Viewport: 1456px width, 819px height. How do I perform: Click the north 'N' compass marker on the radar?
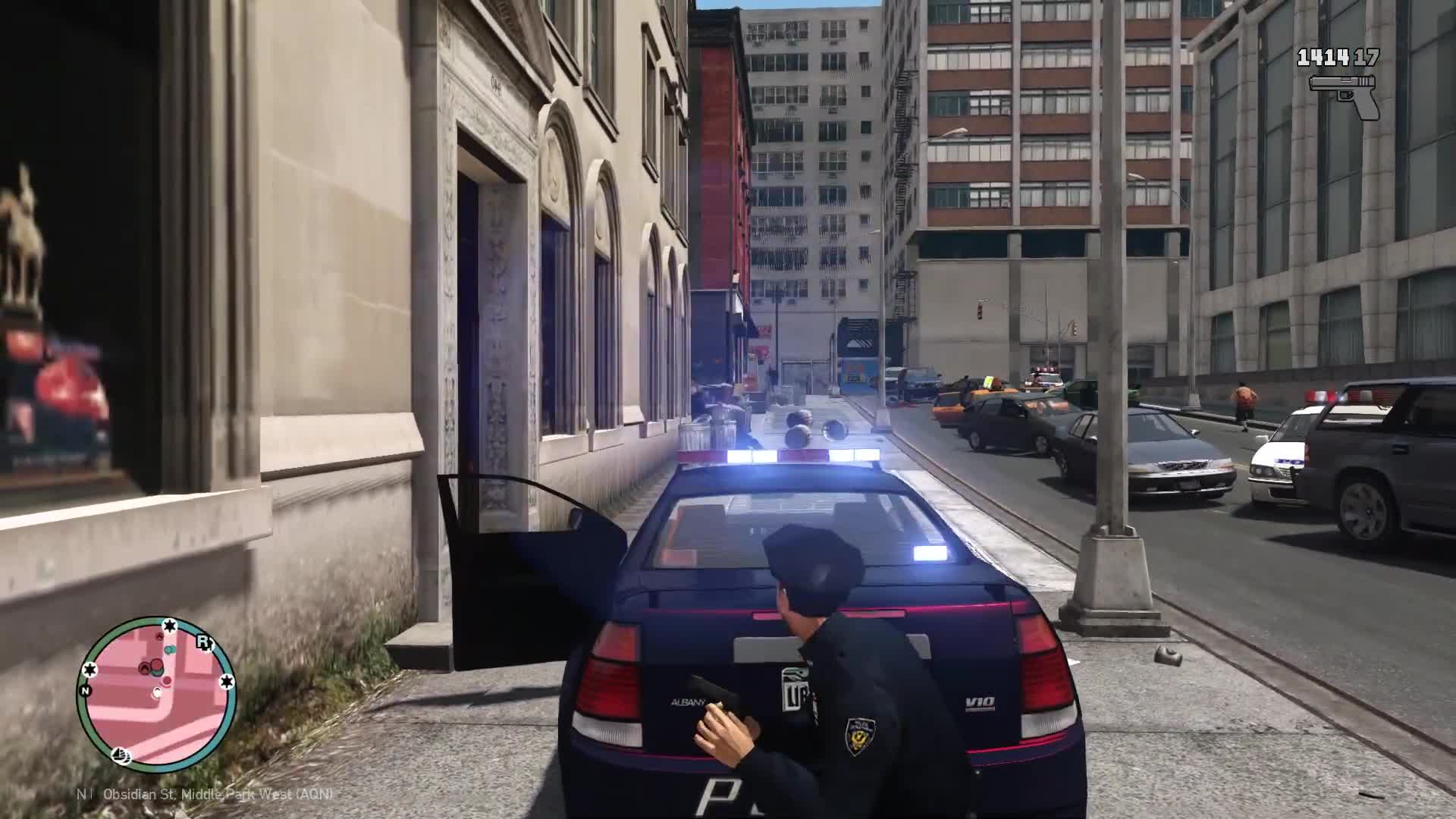(85, 691)
